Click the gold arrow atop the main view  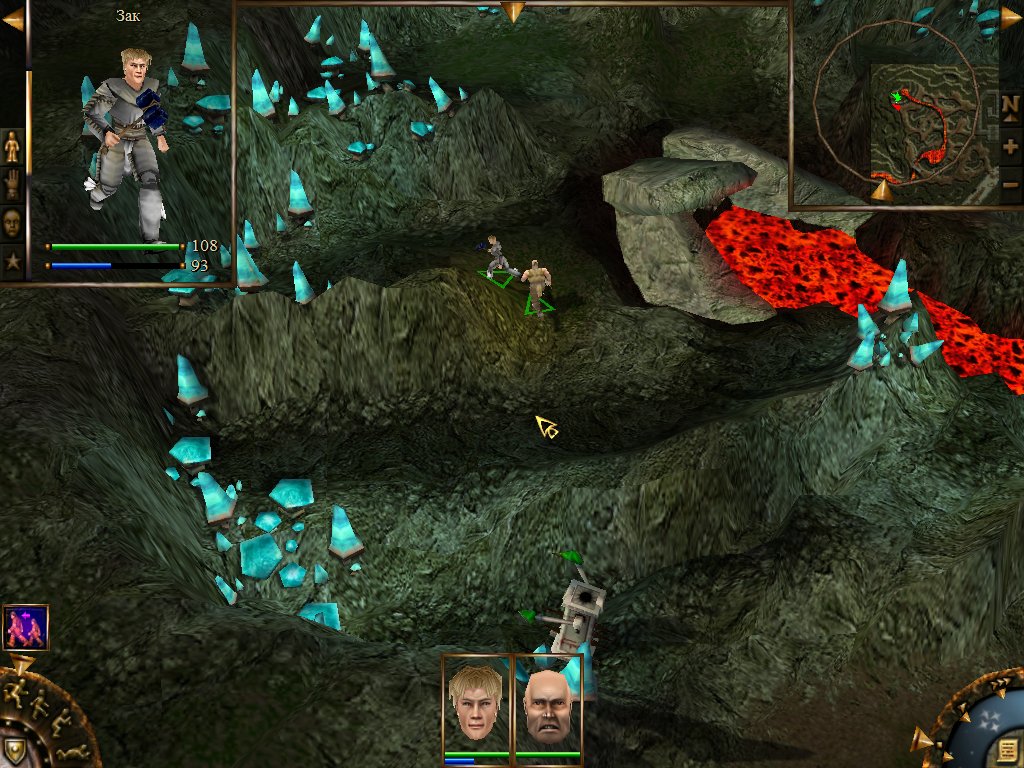coord(513,12)
